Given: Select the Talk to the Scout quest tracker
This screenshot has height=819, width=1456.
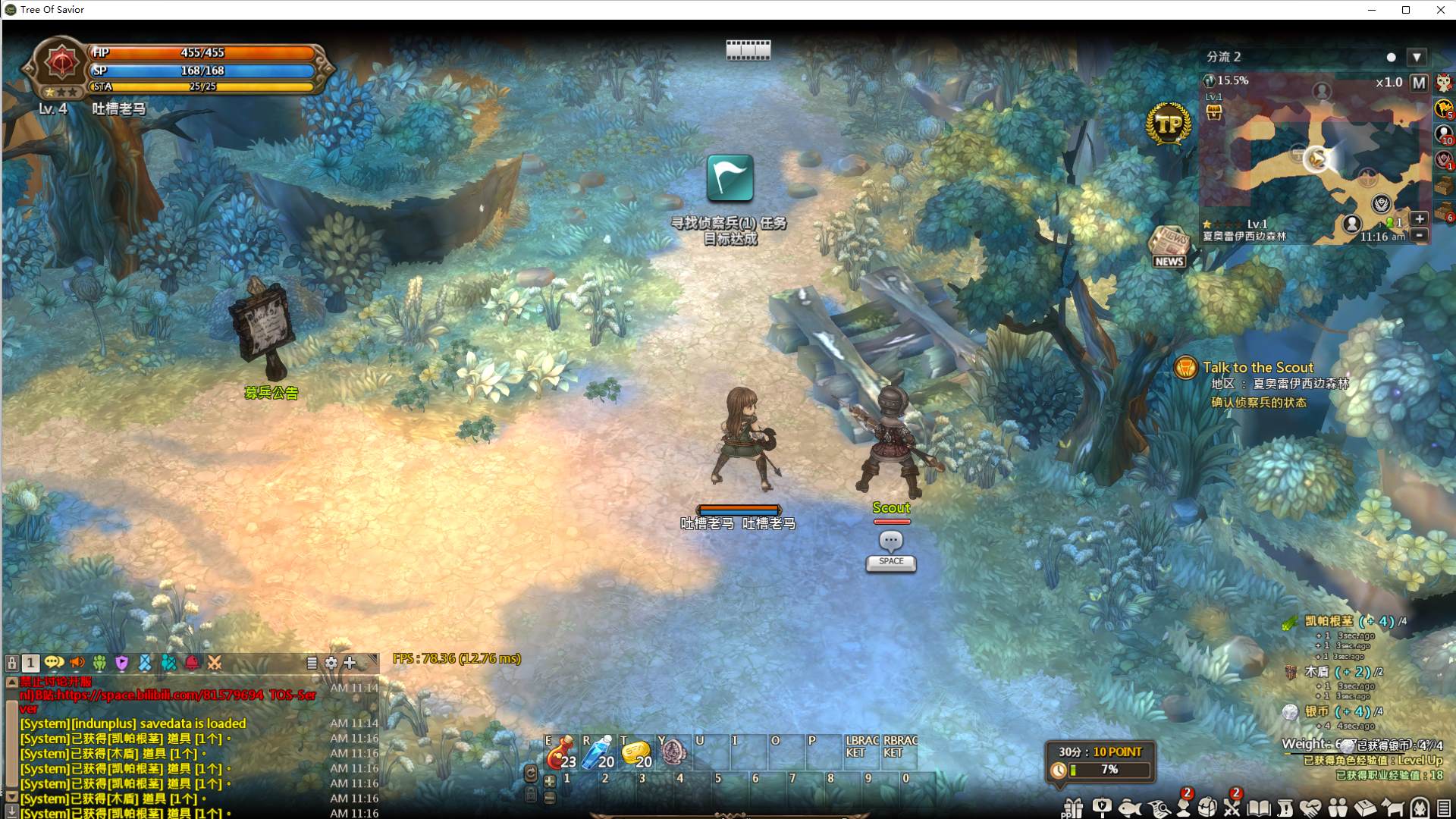Looking at the screenshot, I should [1257, 368].
